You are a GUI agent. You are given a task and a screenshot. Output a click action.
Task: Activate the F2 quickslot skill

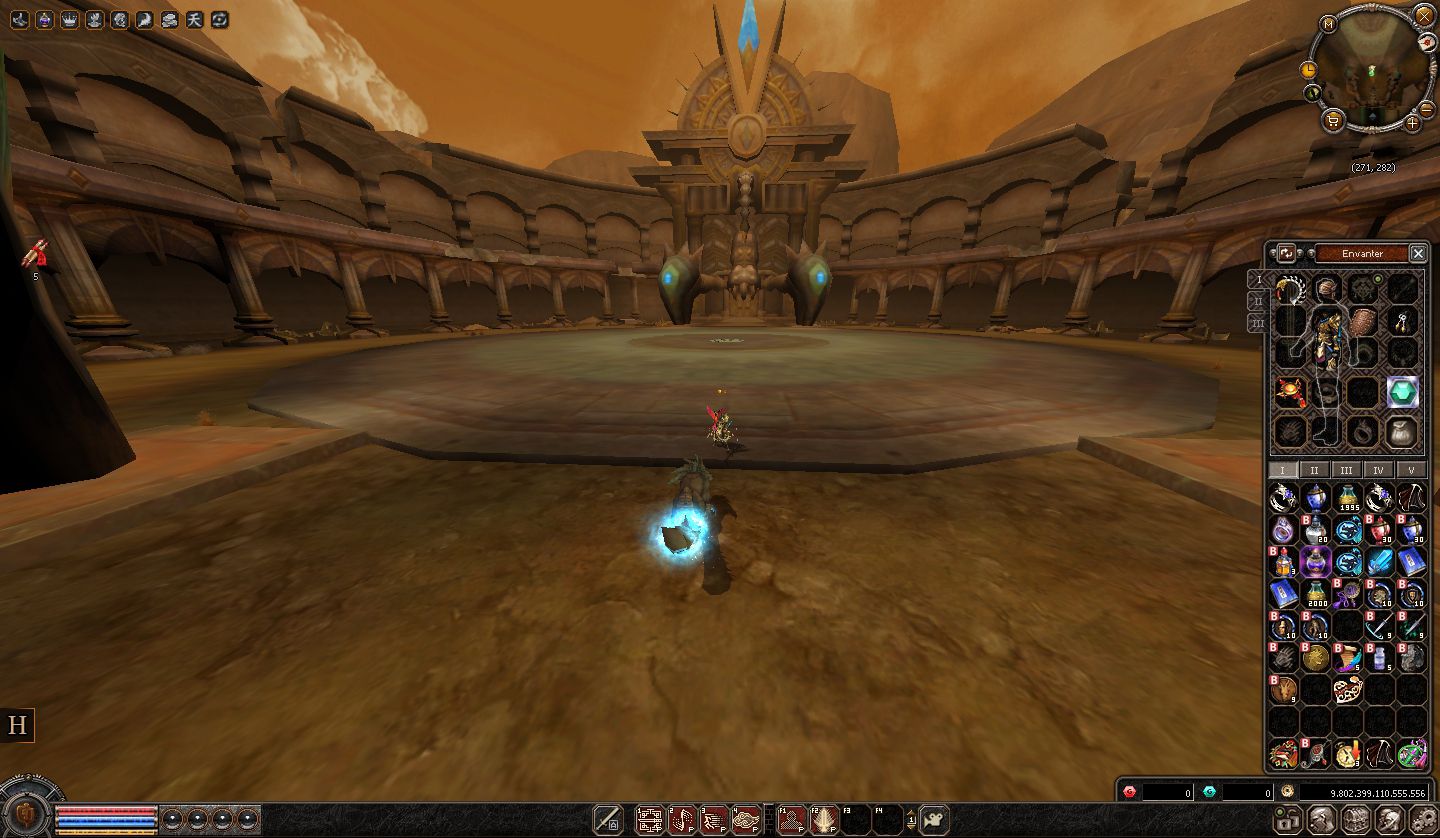[x=824, y=820]
